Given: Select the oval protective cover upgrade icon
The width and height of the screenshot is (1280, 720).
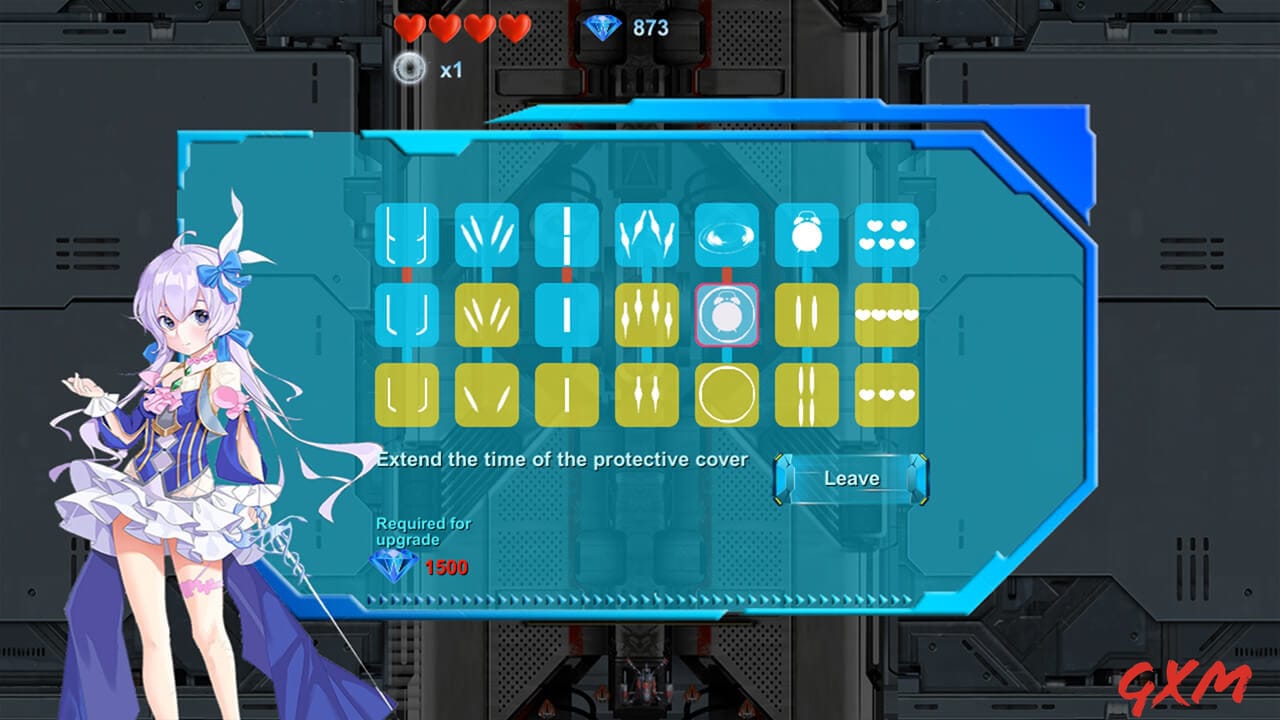Looking at the screenshot, I should click(x=725, y=235).
